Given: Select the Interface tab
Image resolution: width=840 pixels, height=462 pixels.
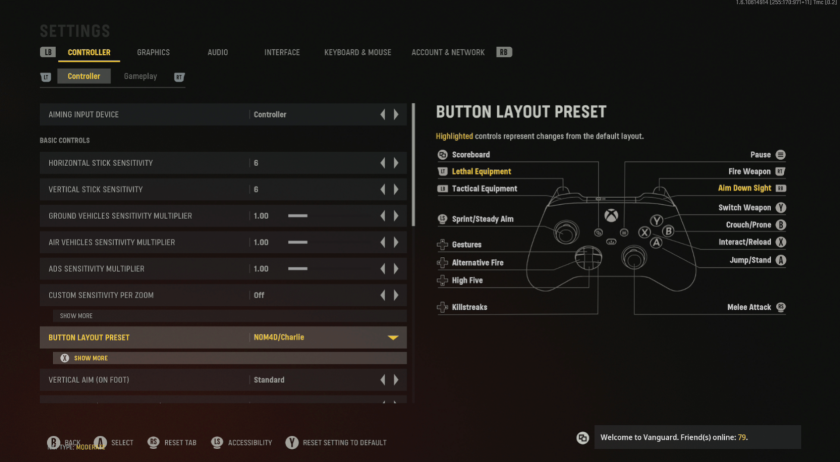Looking at the screenshot, I should point(282,52).
